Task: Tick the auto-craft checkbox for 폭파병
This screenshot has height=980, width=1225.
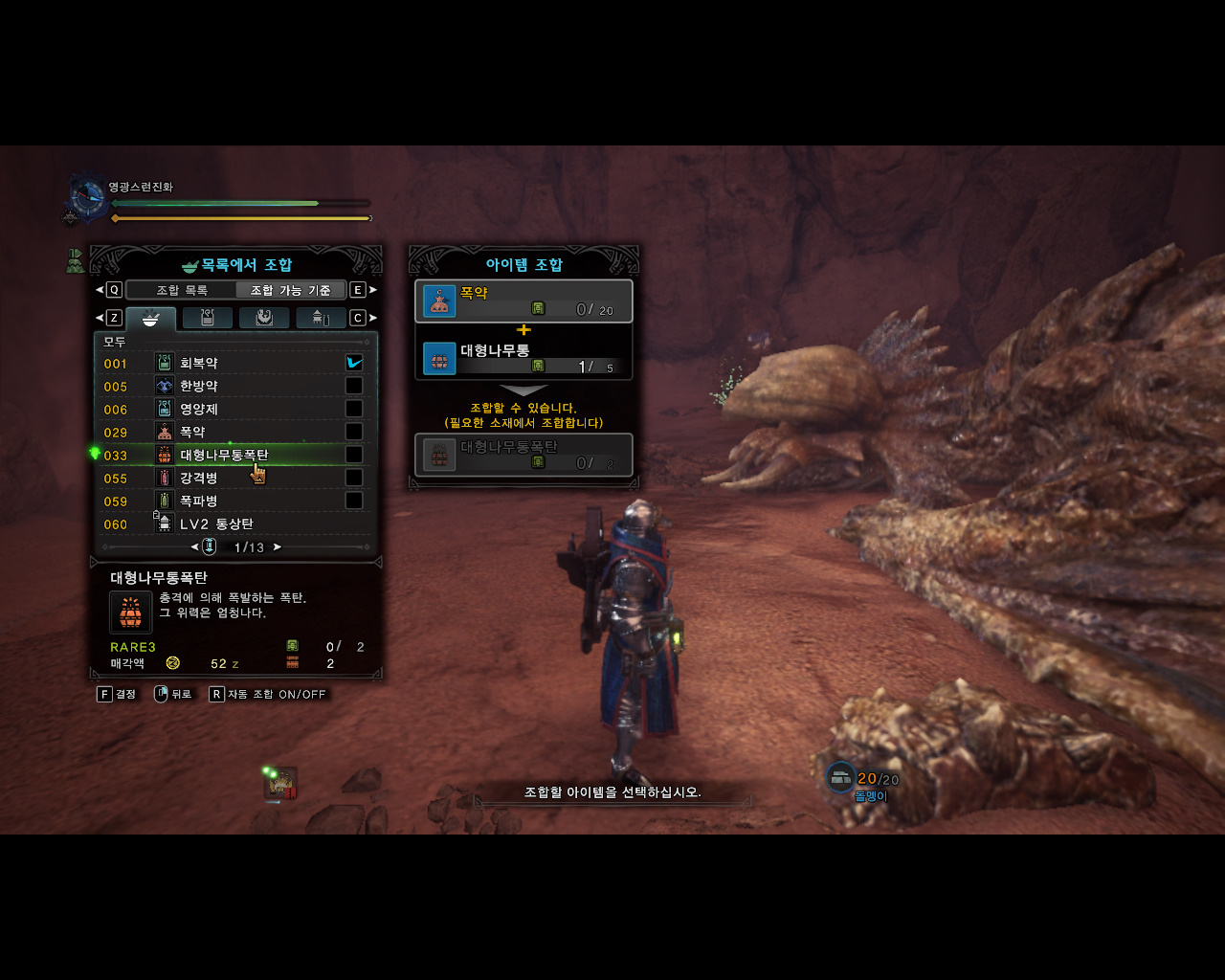Action: pyautogui.click(x=354, y=501)
